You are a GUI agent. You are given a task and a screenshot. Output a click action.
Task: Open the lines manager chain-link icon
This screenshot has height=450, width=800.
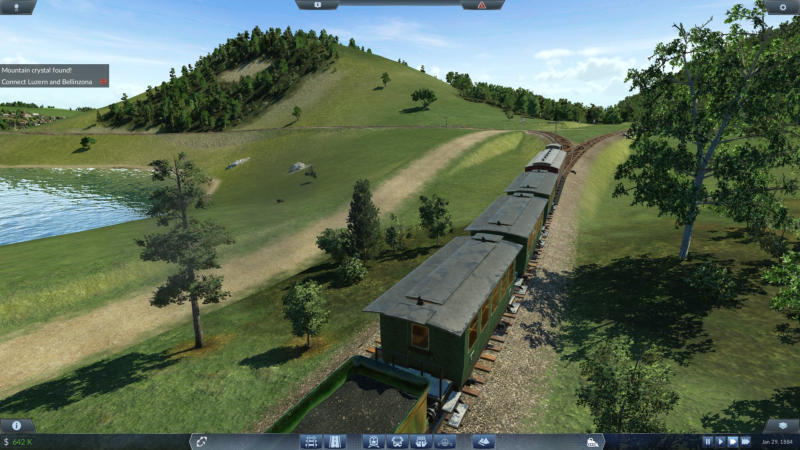pos(200,441)
